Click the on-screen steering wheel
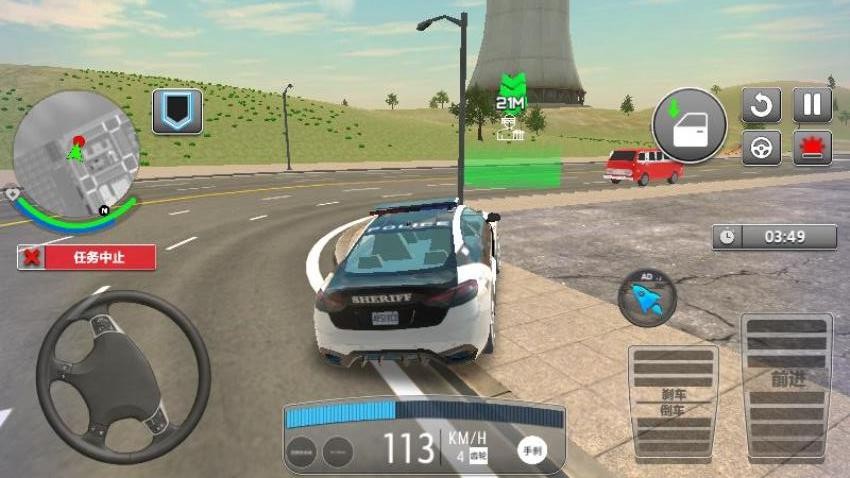This screenshot has height=478, width=850. coord(123,362)
